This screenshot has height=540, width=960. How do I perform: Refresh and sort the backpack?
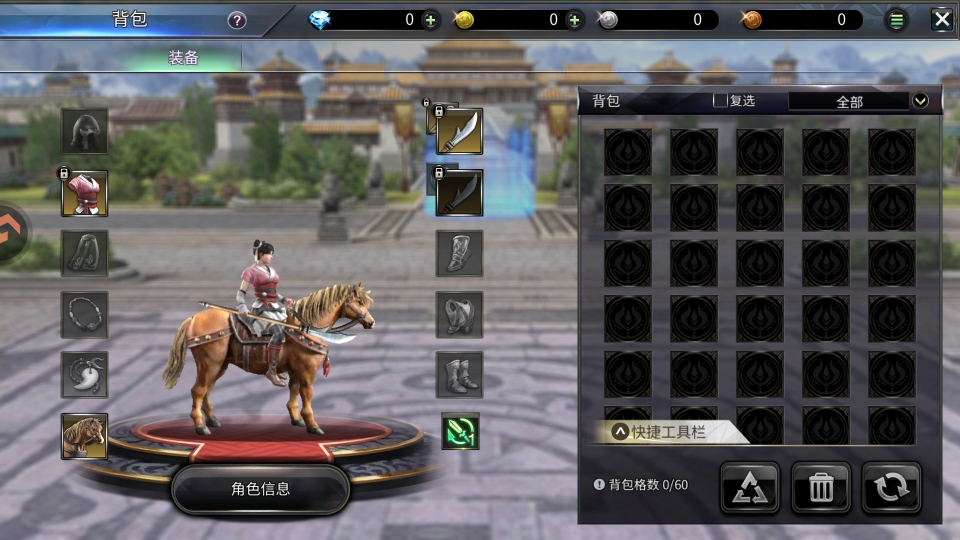891,488
